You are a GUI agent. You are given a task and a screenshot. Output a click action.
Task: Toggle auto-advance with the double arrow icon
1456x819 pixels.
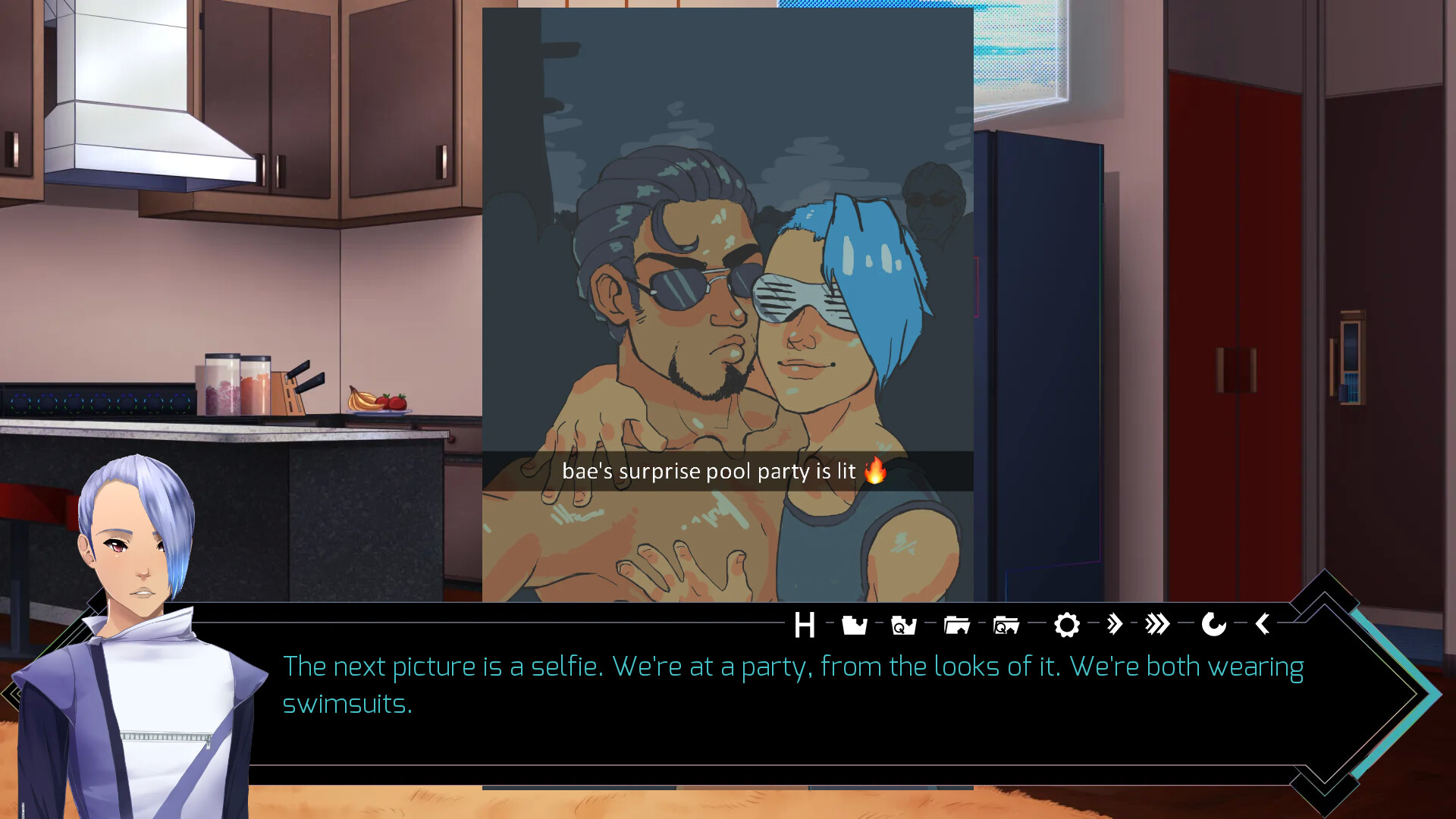pyautogui.click(x=1114, y=625)
